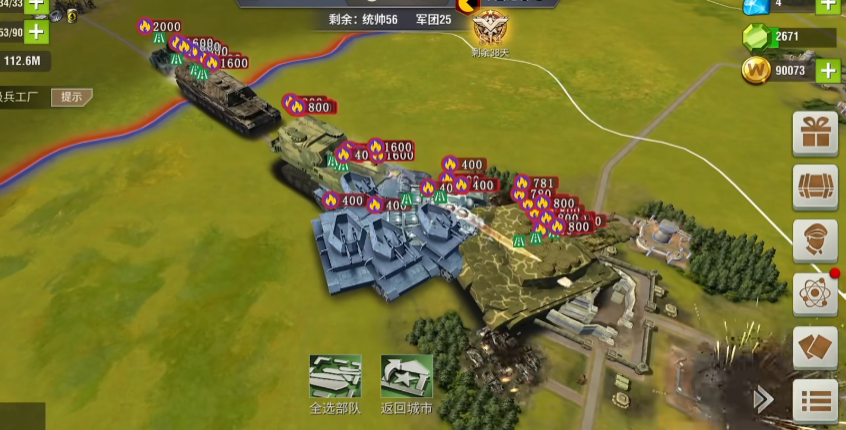The image size is (846, 430).
Task: Open the gift box rewards
Action: (x=815, y=133)
